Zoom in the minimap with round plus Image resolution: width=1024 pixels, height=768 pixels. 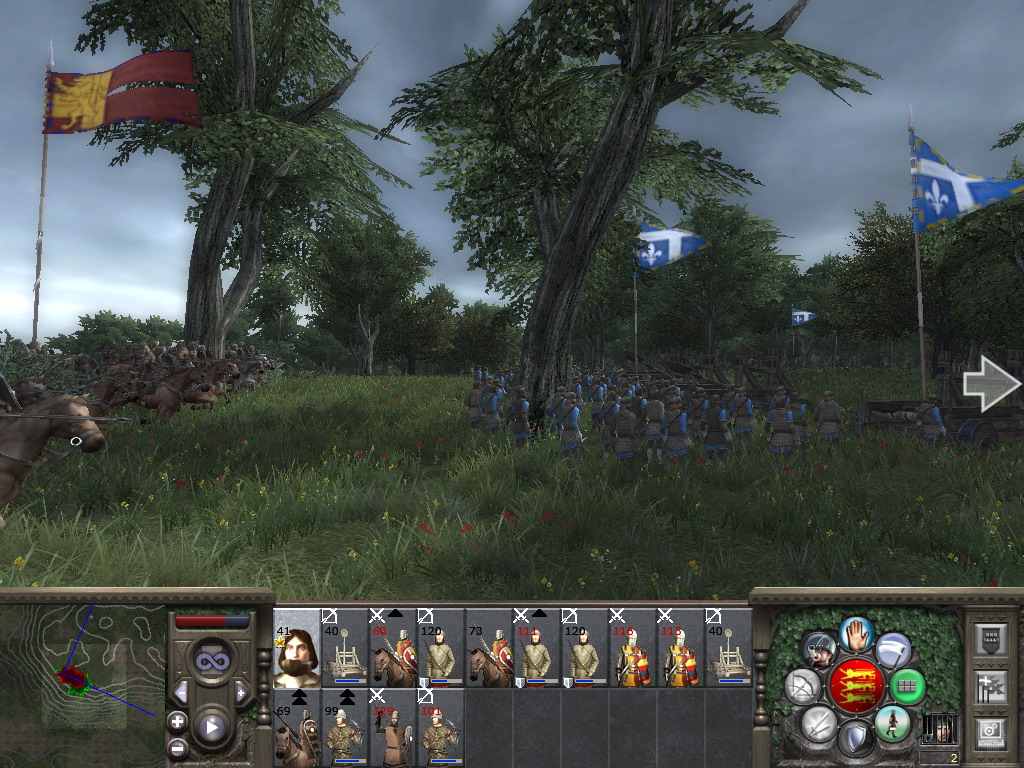[x=177, y=720]
